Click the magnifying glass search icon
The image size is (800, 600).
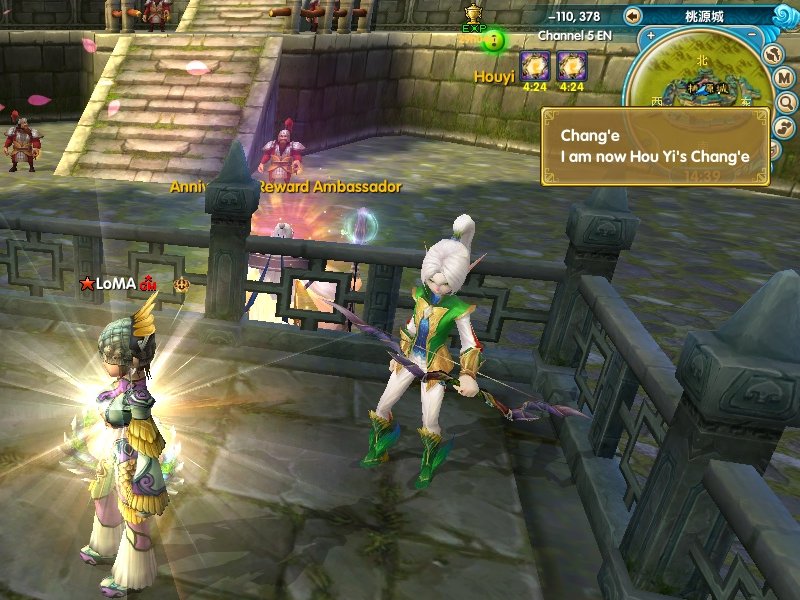pos(785,102)
